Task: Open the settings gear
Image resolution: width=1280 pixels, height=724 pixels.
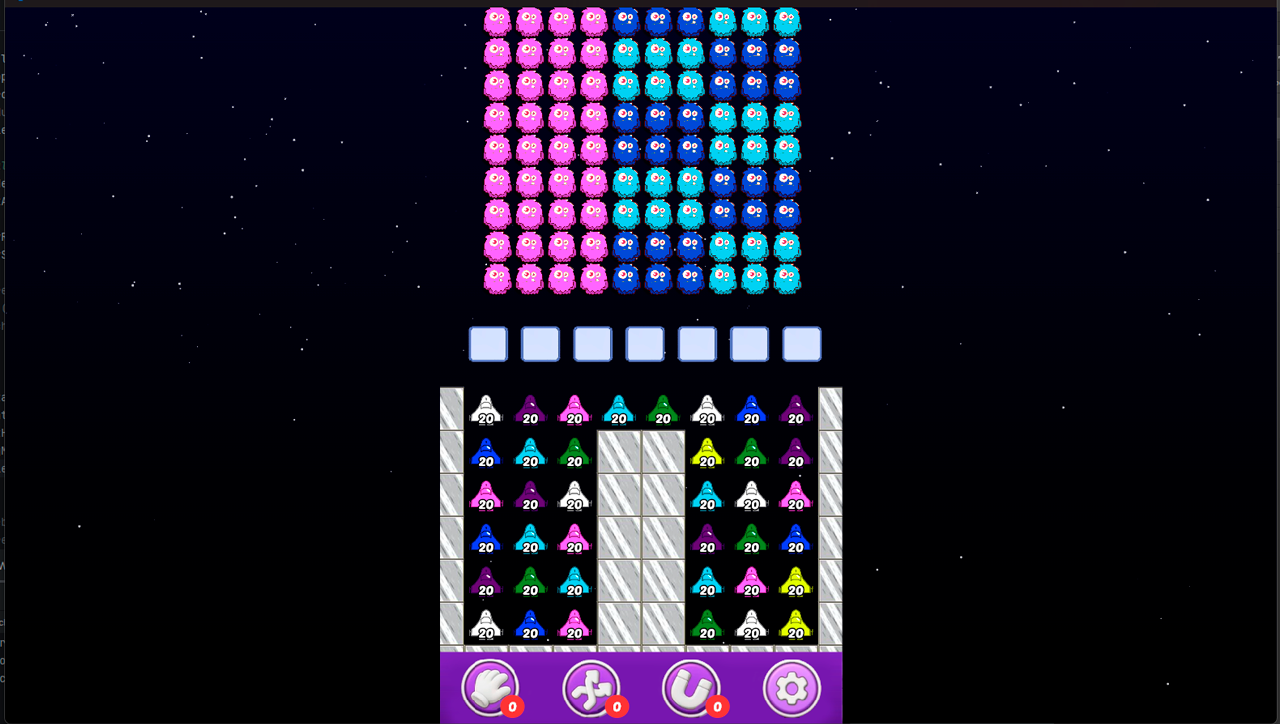Action: 791,688
